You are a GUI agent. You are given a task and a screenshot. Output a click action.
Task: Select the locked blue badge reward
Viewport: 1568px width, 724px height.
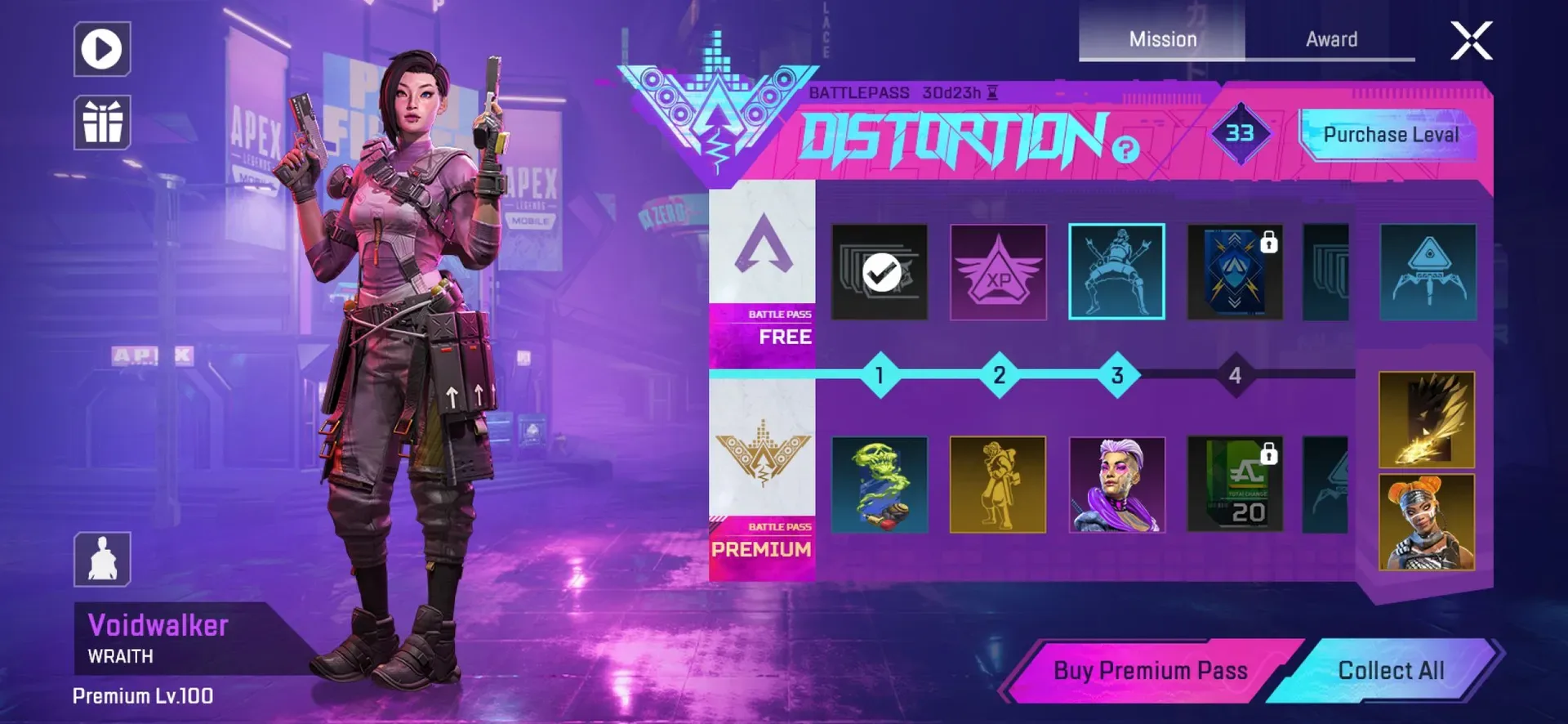click(1235, 270)
